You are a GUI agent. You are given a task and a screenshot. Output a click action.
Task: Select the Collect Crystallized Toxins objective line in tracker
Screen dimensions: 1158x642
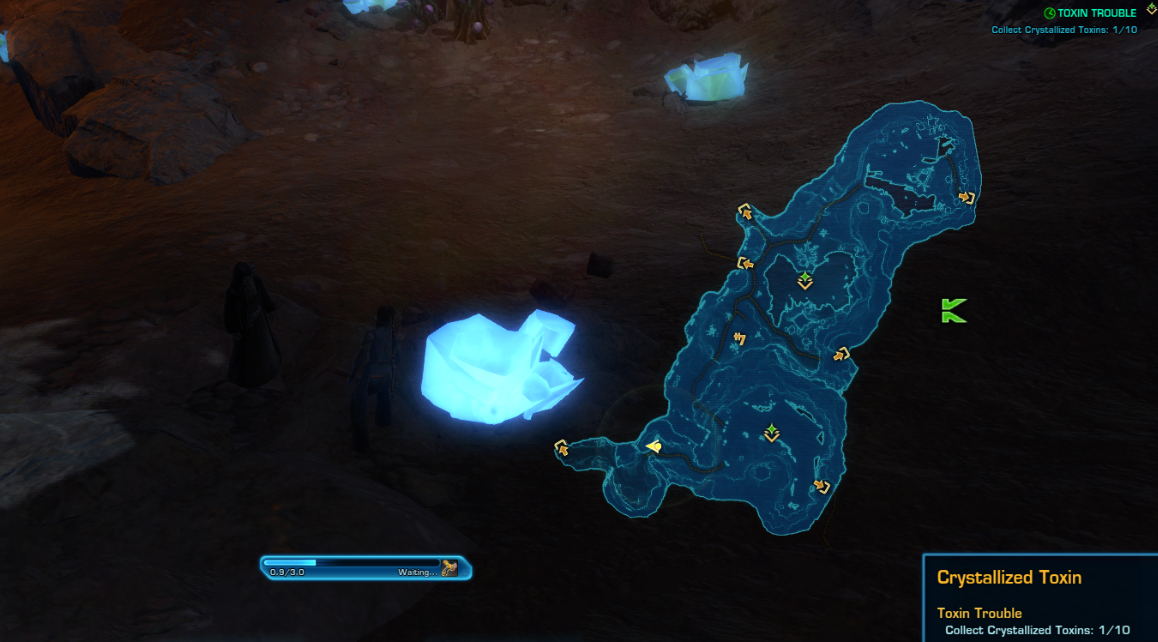1064,29
